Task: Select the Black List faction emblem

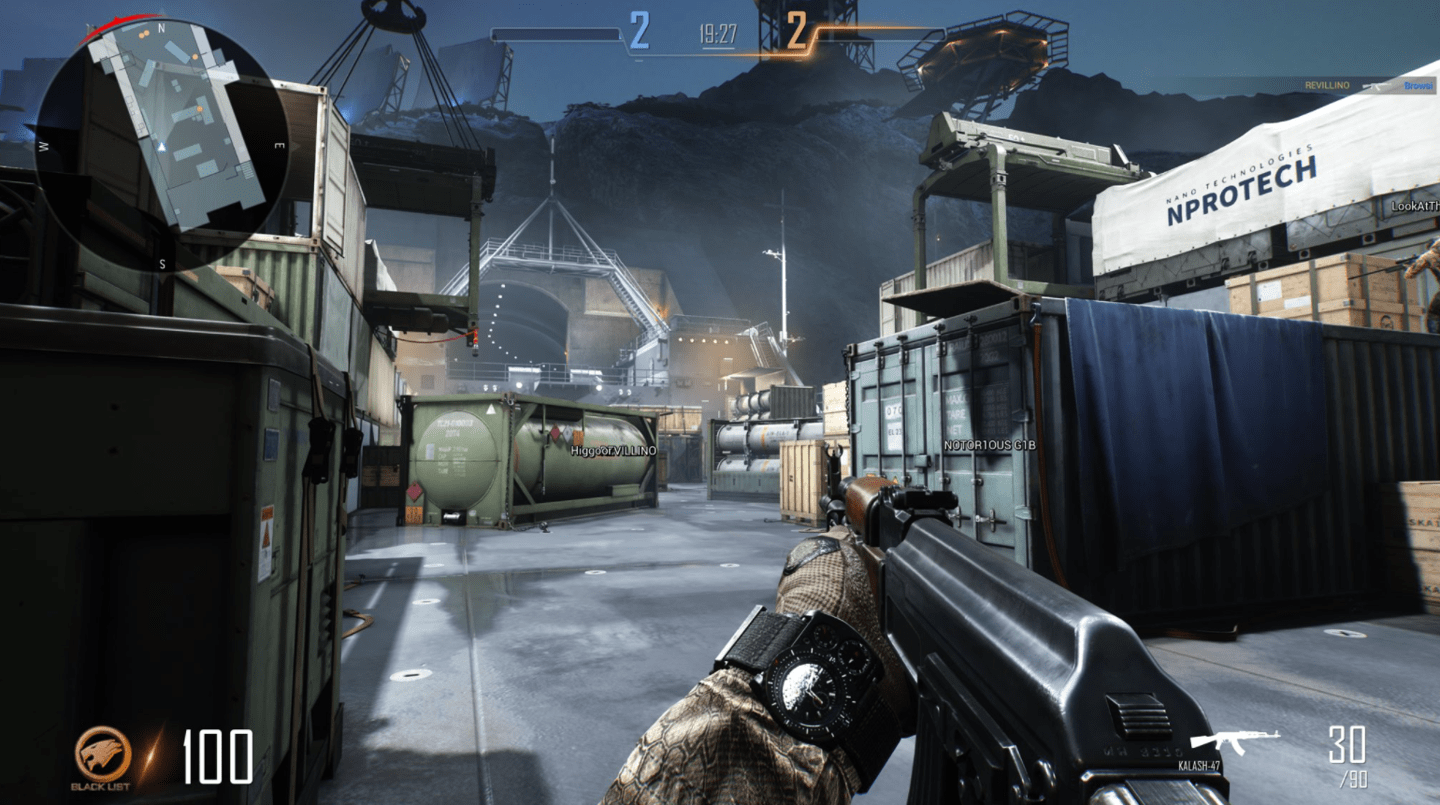Action: click(102, 753)
